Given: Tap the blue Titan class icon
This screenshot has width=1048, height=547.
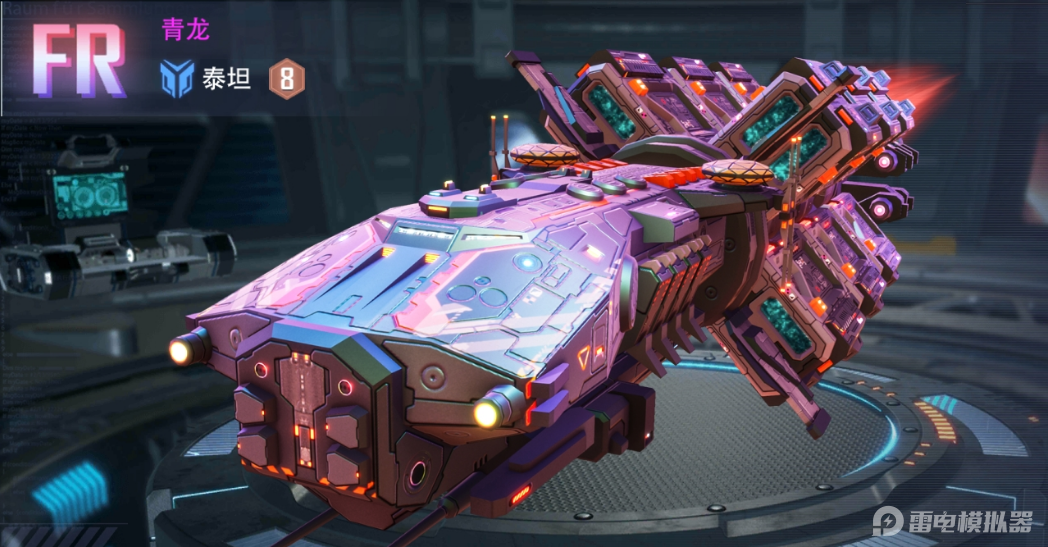Looking at the screenshot, I should coord(177,79).
